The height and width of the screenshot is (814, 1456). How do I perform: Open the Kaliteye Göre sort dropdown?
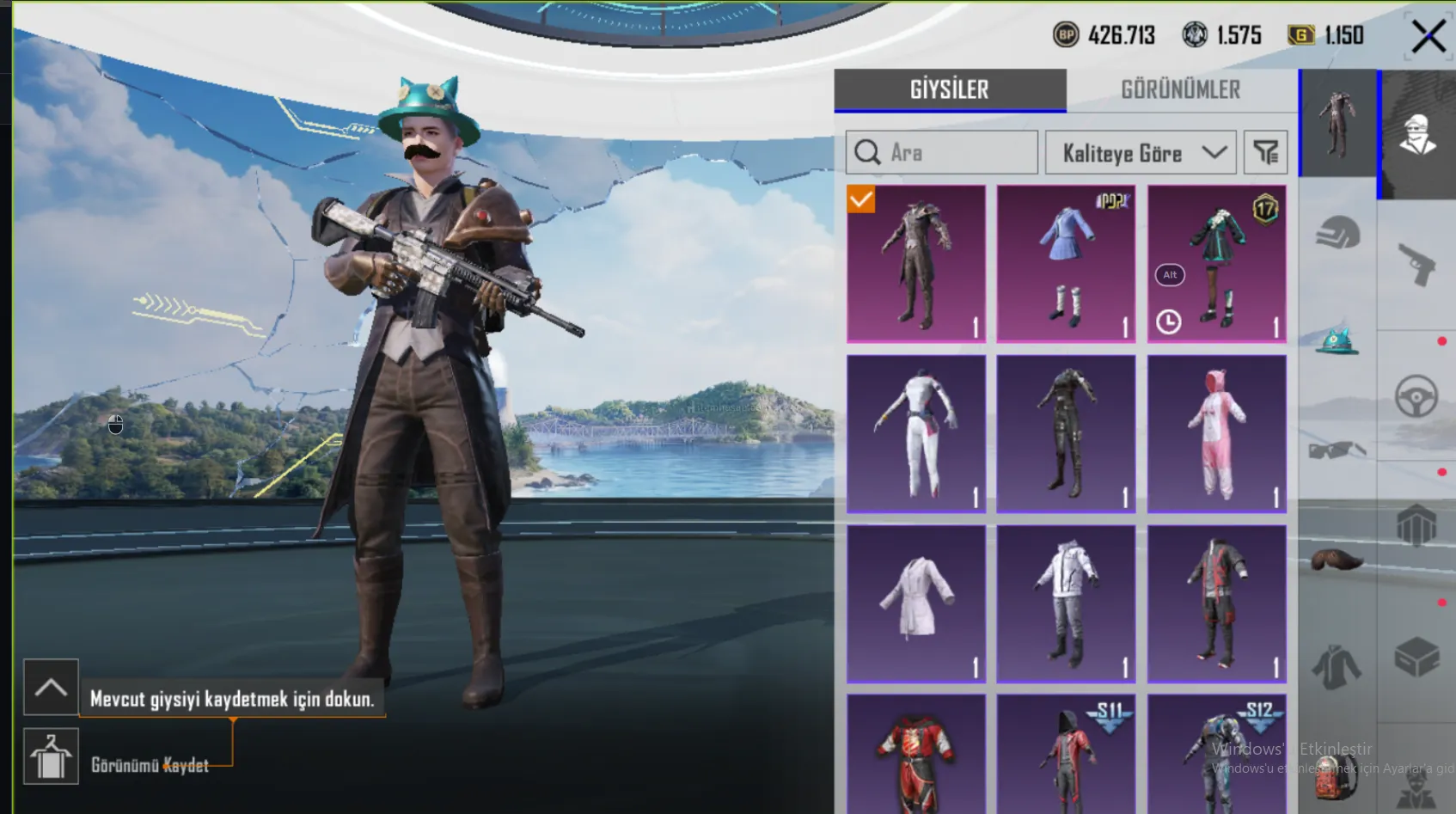click(x=1141, y=153)
